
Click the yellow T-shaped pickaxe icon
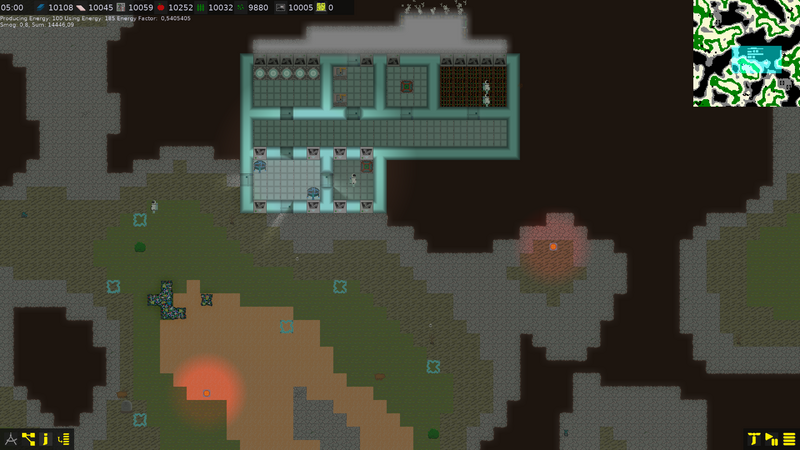(x=753, y=438)
